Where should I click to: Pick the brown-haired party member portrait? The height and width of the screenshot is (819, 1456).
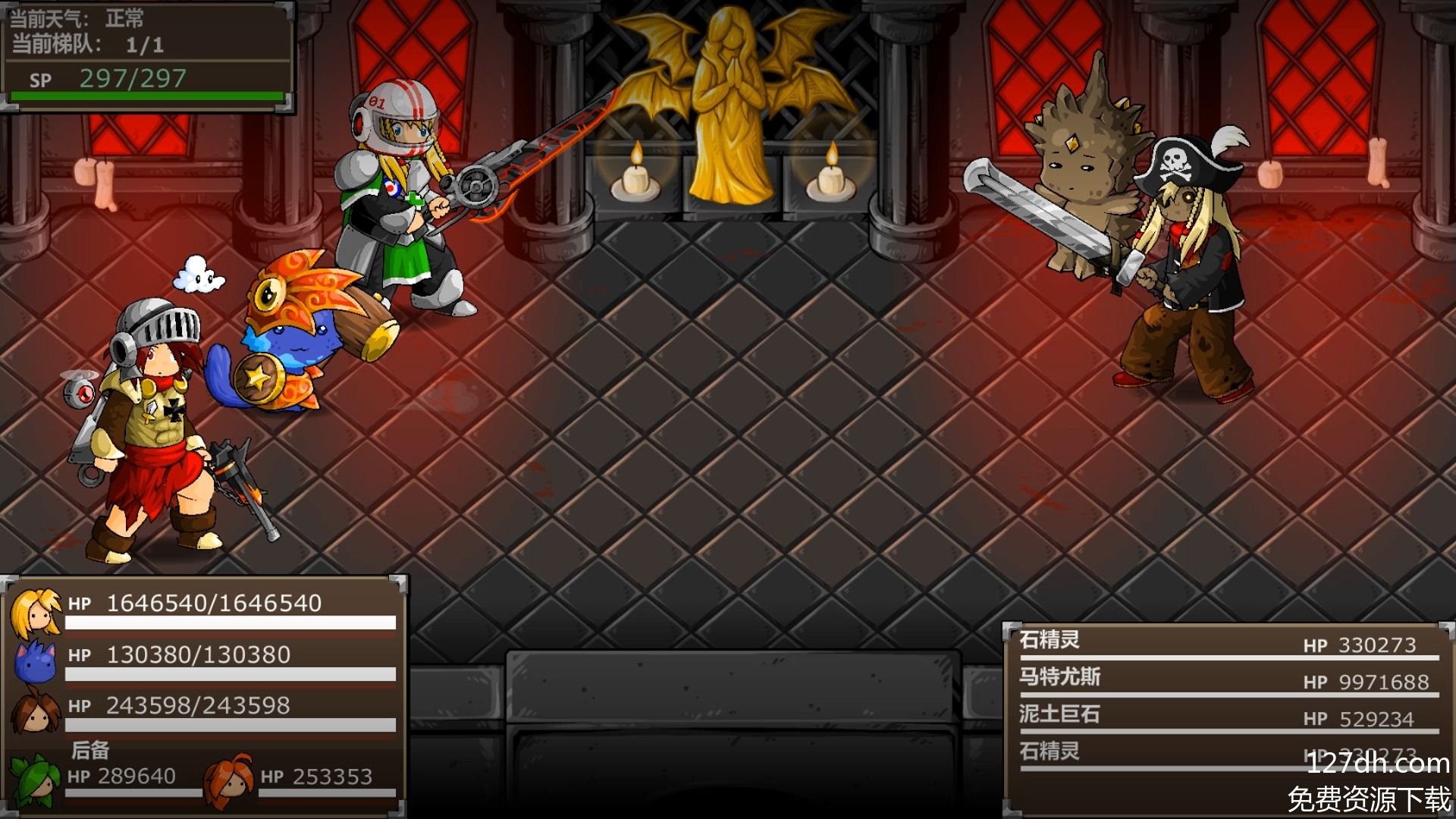click(x=35, y=713)
